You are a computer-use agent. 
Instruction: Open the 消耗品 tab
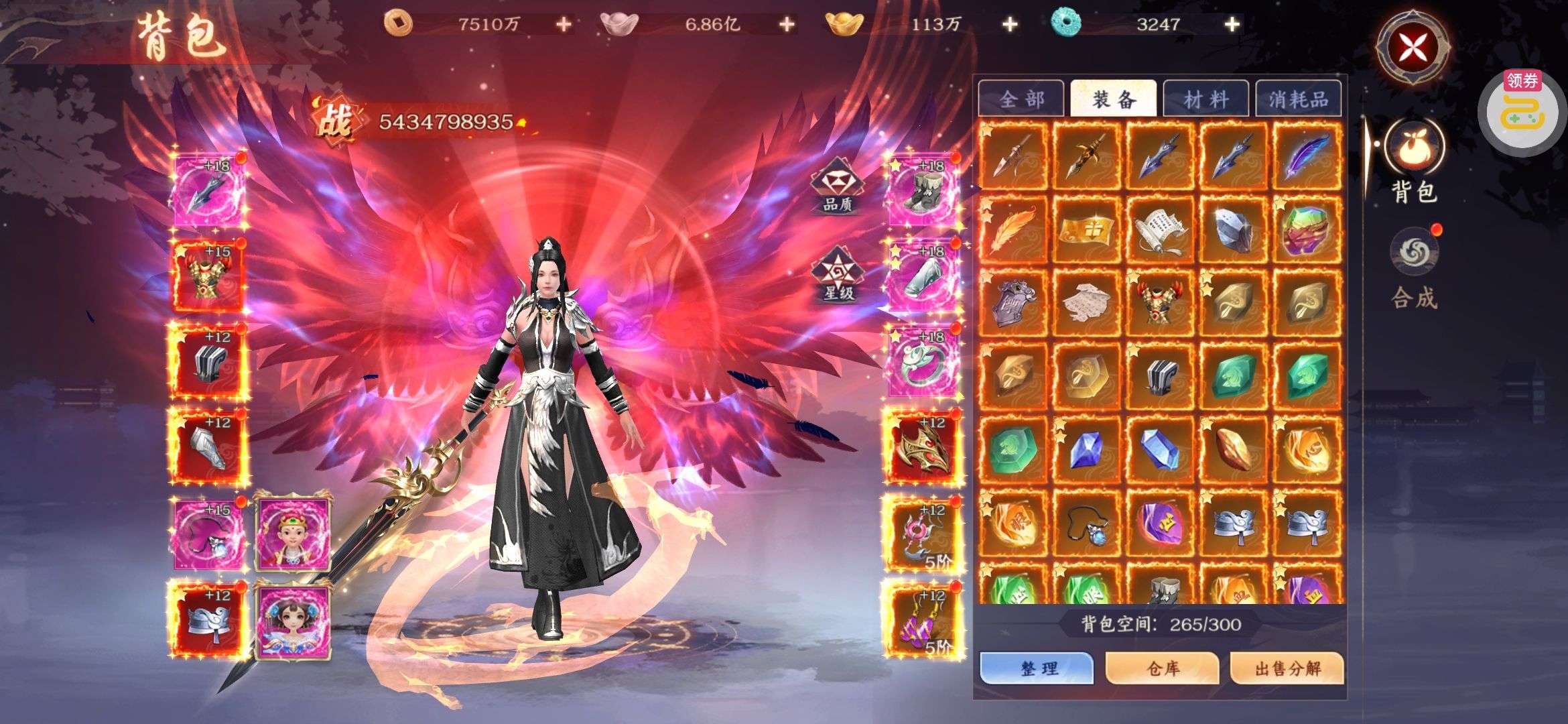tap(1298, 100)
